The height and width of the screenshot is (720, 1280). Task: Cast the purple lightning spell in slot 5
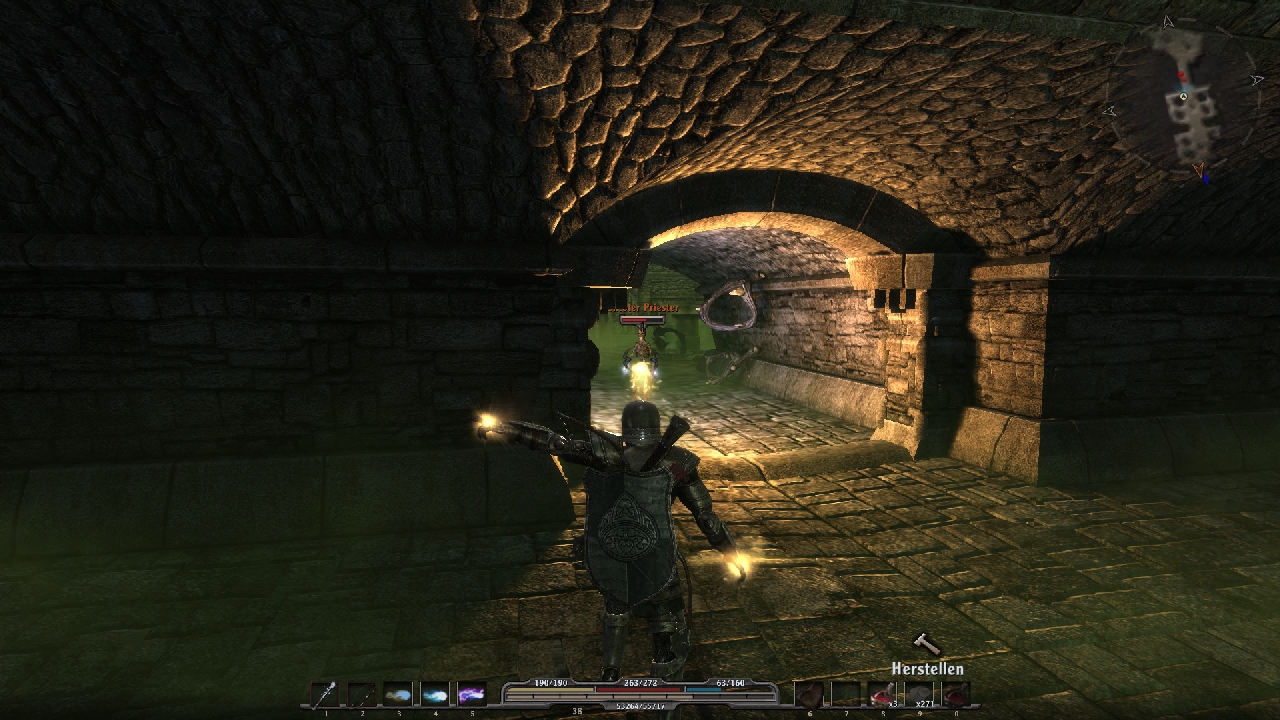[471, 694]
